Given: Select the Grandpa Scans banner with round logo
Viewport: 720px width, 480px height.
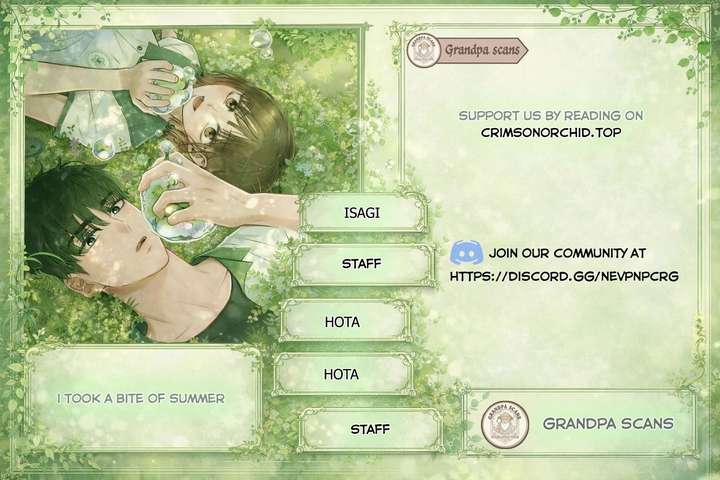Looking at the screenshot, I should (x=582, y=423).
